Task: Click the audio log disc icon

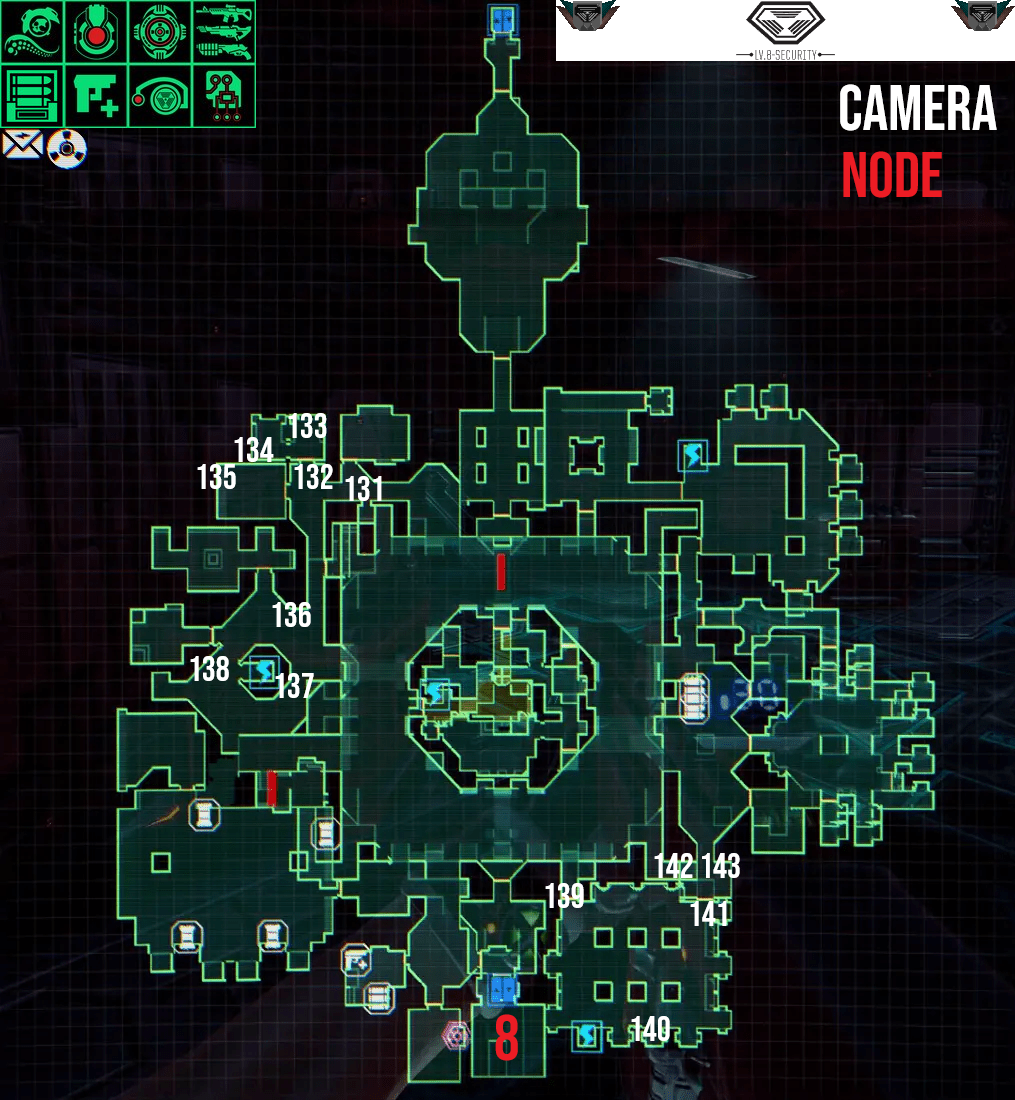Action: tap(67, 150)
